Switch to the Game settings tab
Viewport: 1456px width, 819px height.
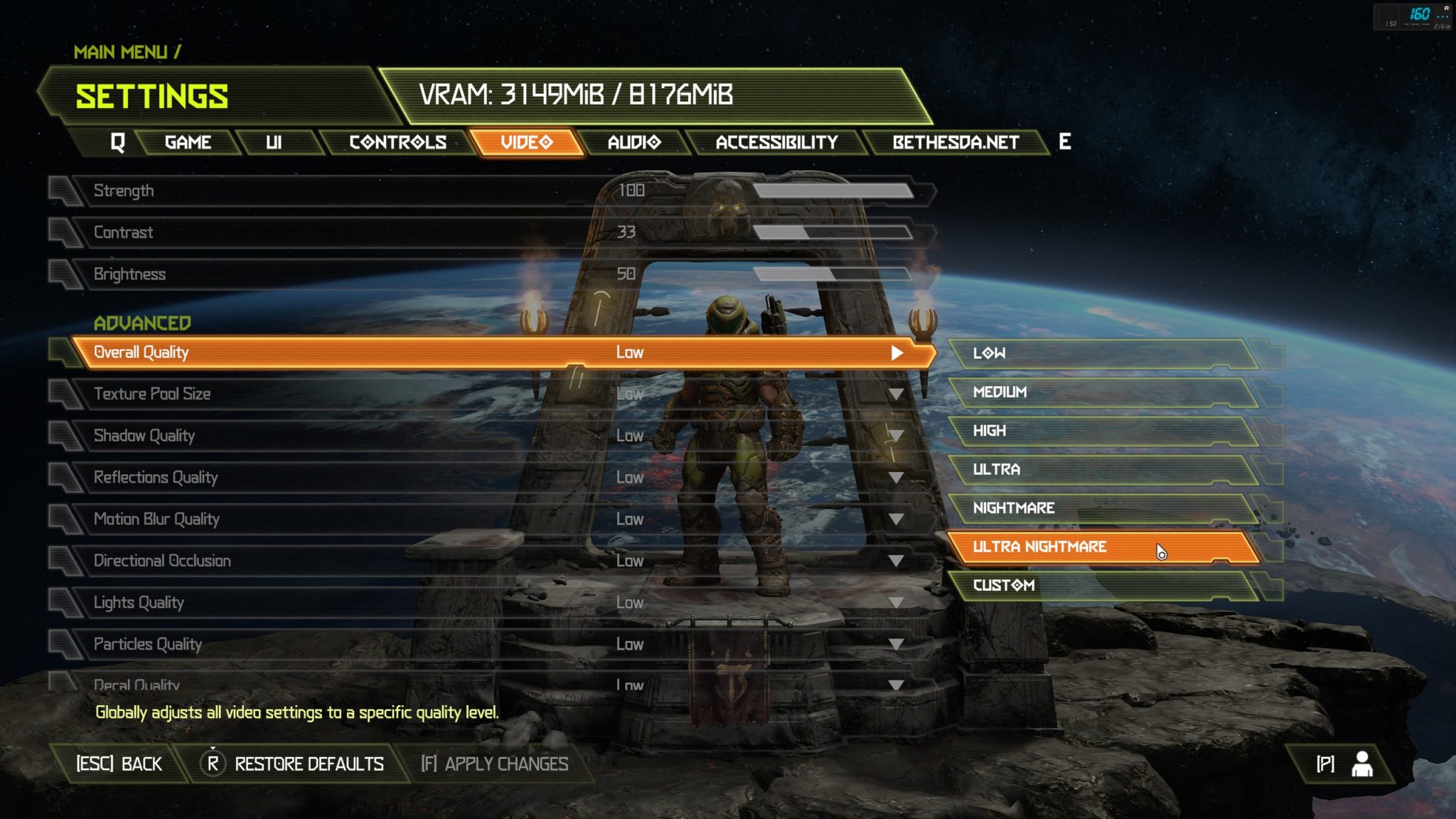pos(188,142)
